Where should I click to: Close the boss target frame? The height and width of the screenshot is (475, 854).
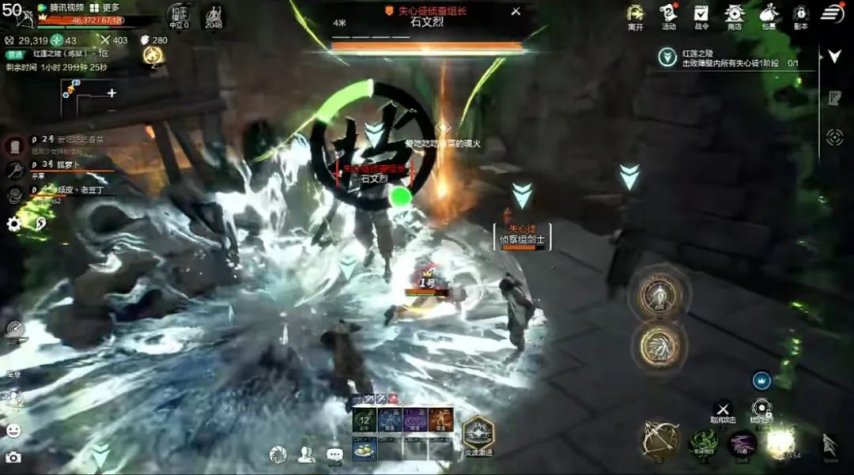516,11
